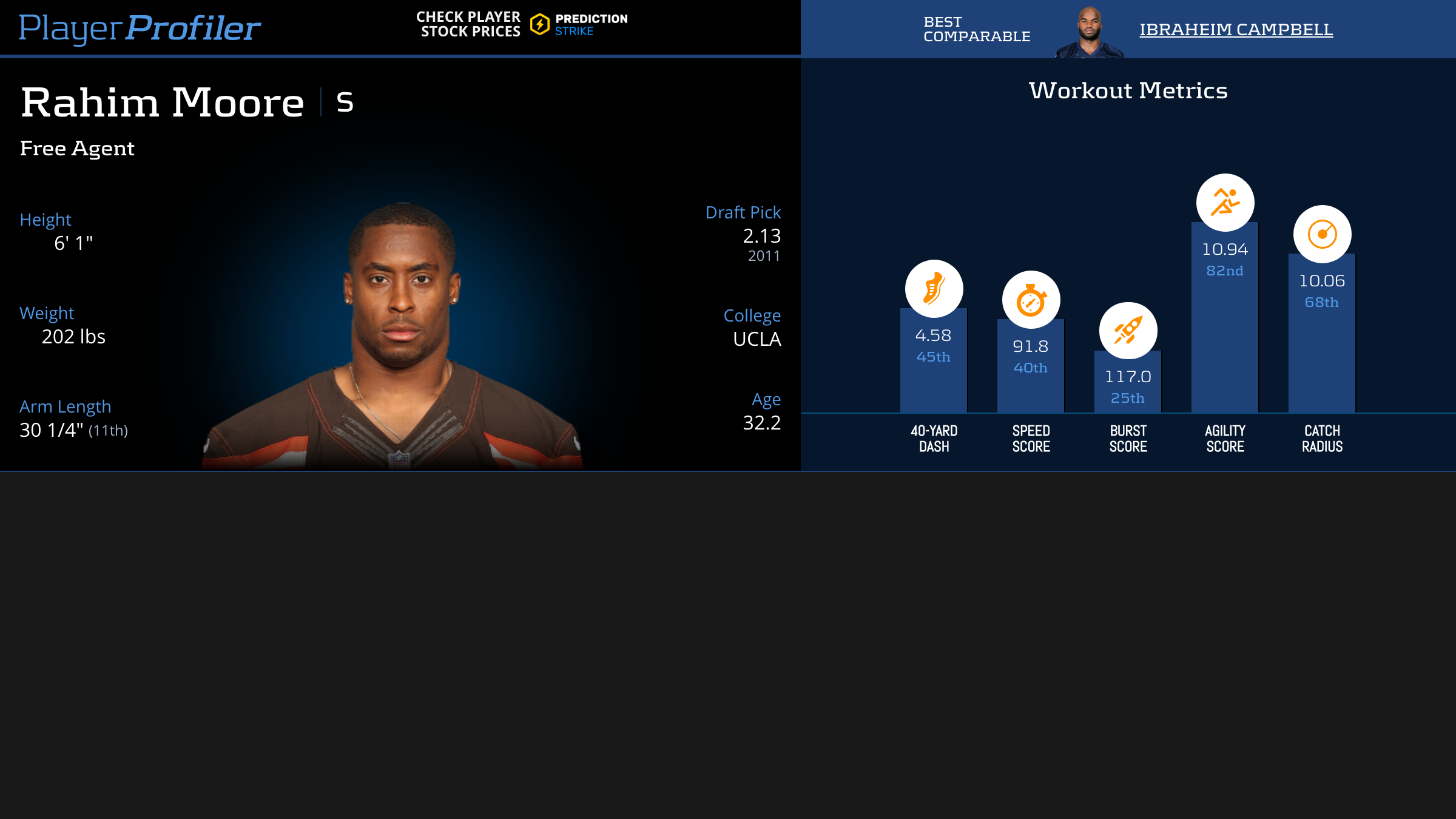Select the best comparable player headshot
Viewport: 1456px width, 819px height.
click(x=1090, y=33)
